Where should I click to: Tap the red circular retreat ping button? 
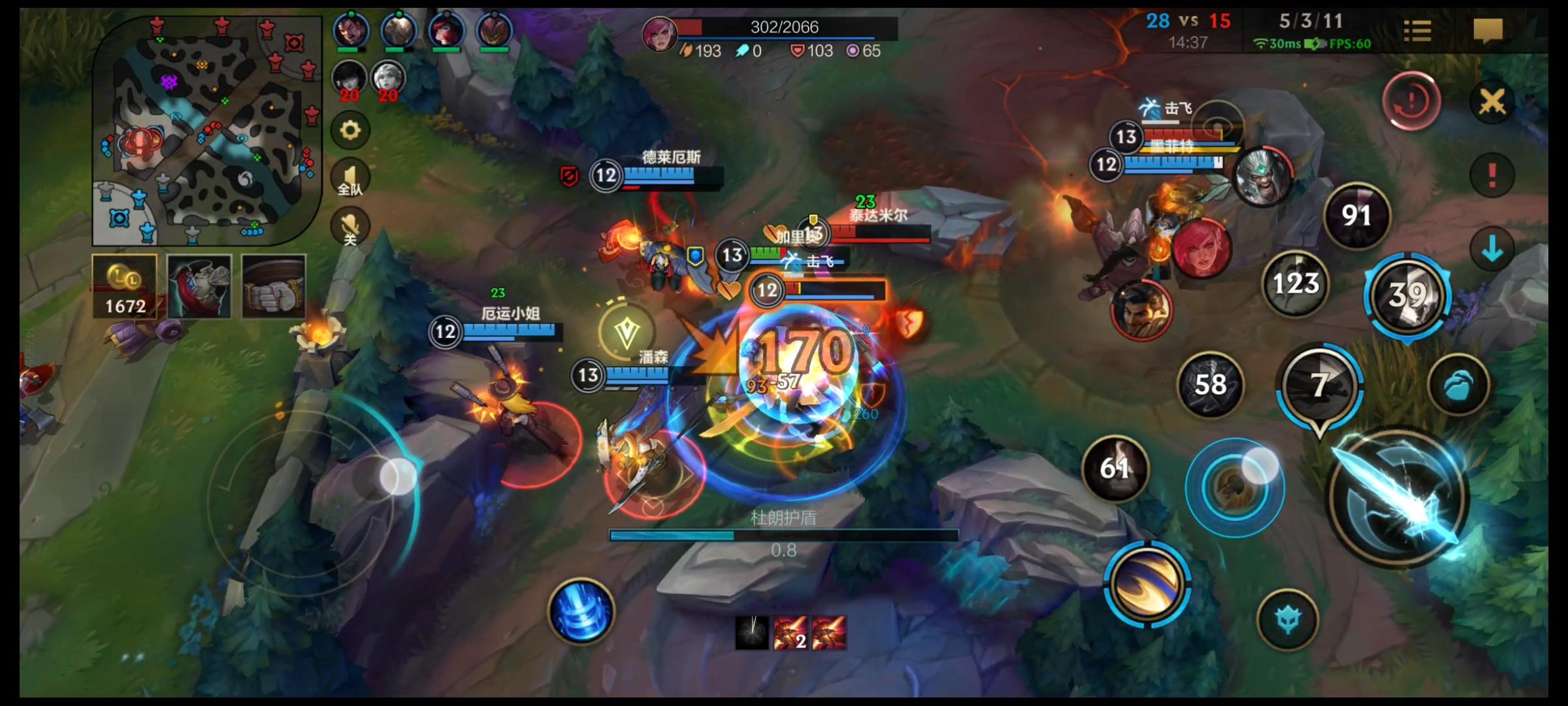click(1411, 101)
